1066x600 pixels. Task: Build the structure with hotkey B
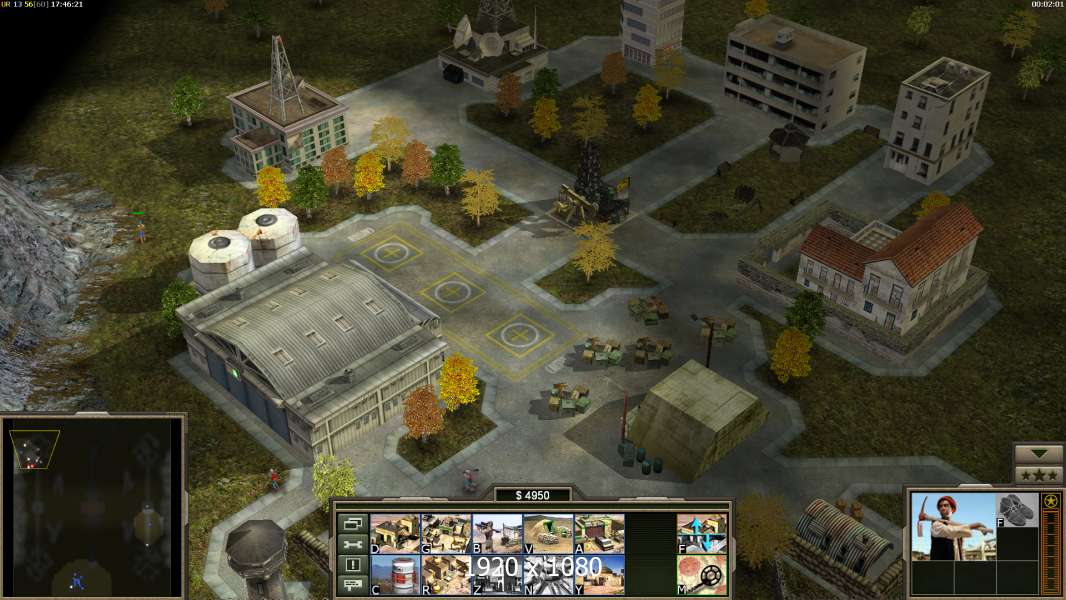pos(497,534)
